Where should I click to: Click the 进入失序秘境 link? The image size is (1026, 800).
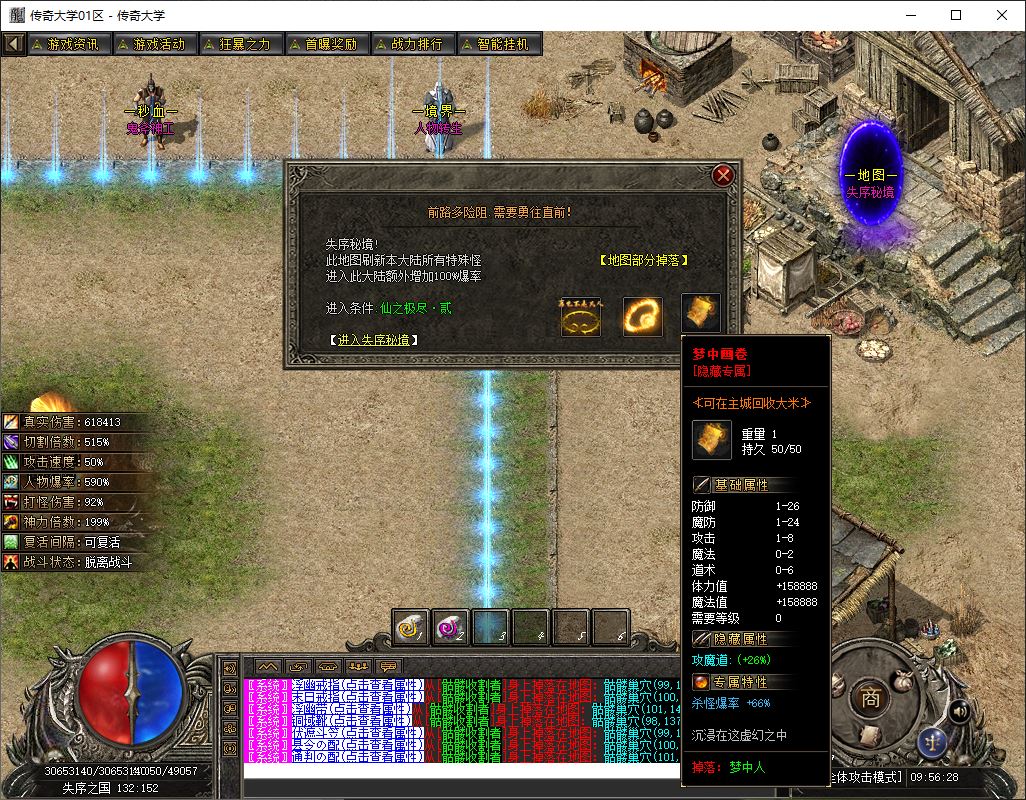coord(373,340)
